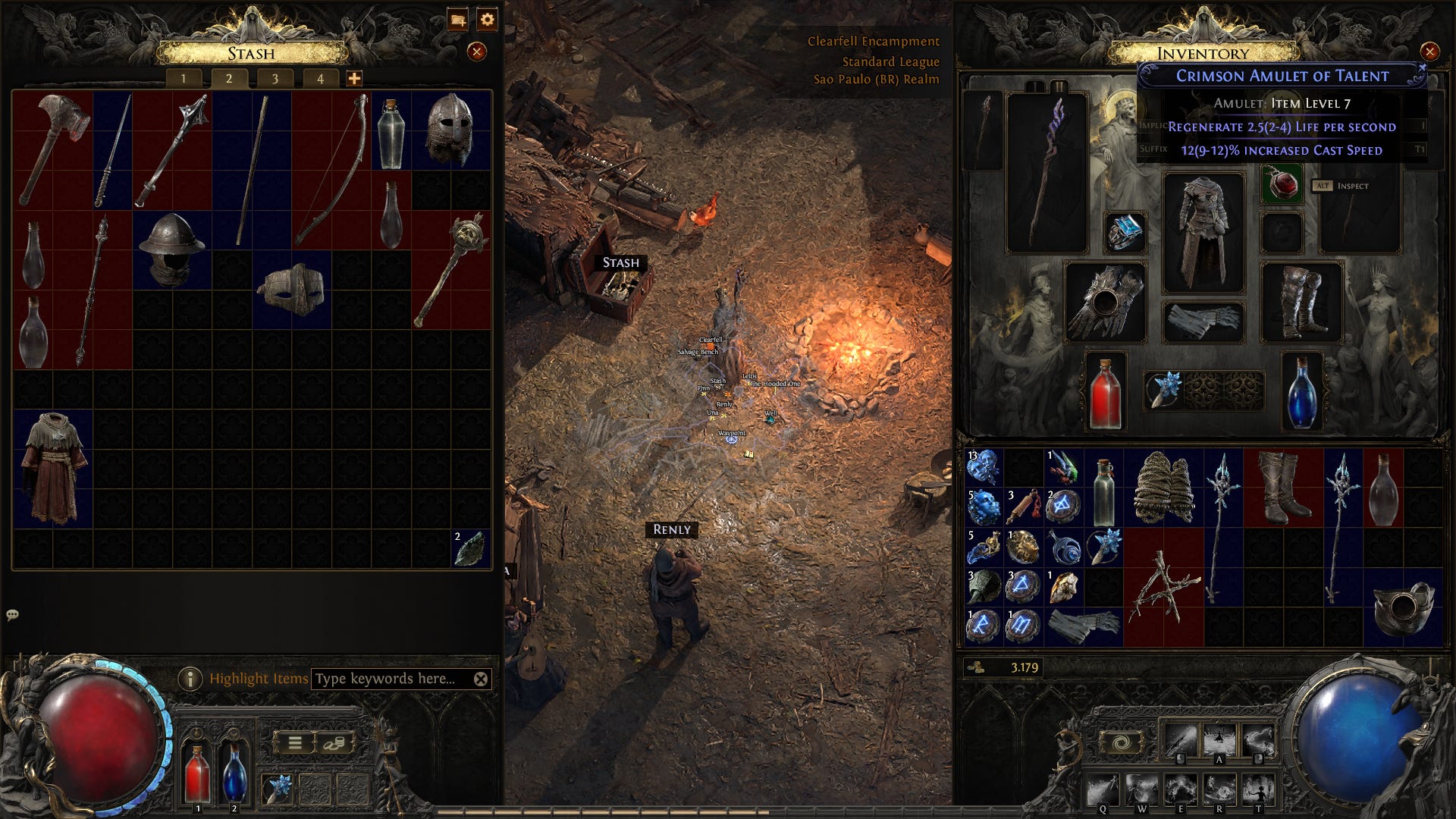Viewport: 1456px width, 819px height.
Task: Select the equipped ring with blue gem
Action: (x=1125, y=231)
